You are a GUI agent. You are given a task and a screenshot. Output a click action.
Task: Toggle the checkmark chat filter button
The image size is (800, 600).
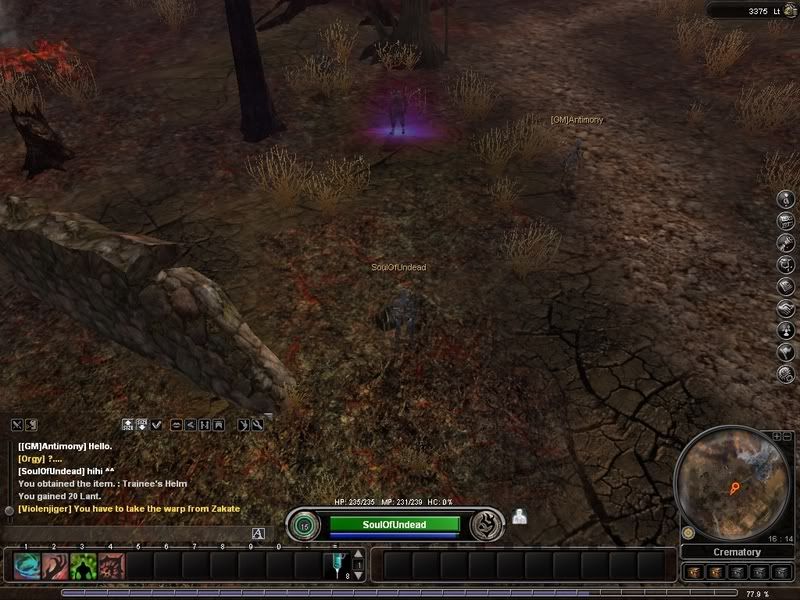coord(157,425)
